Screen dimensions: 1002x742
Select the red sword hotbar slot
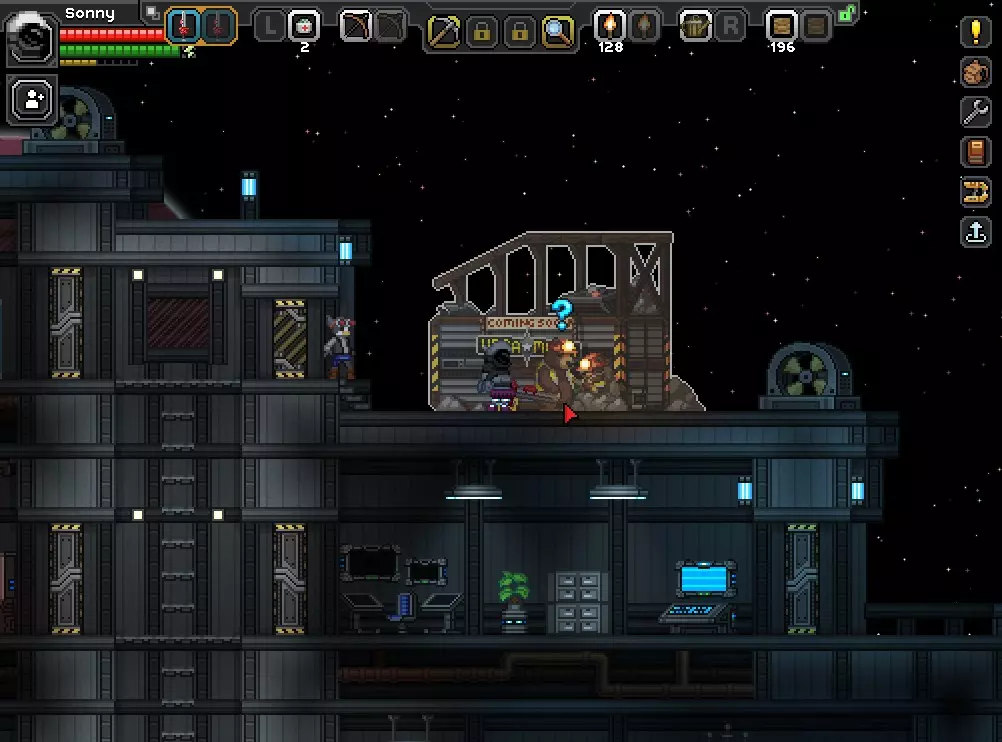pyautogui.click(x=183, y=26)
